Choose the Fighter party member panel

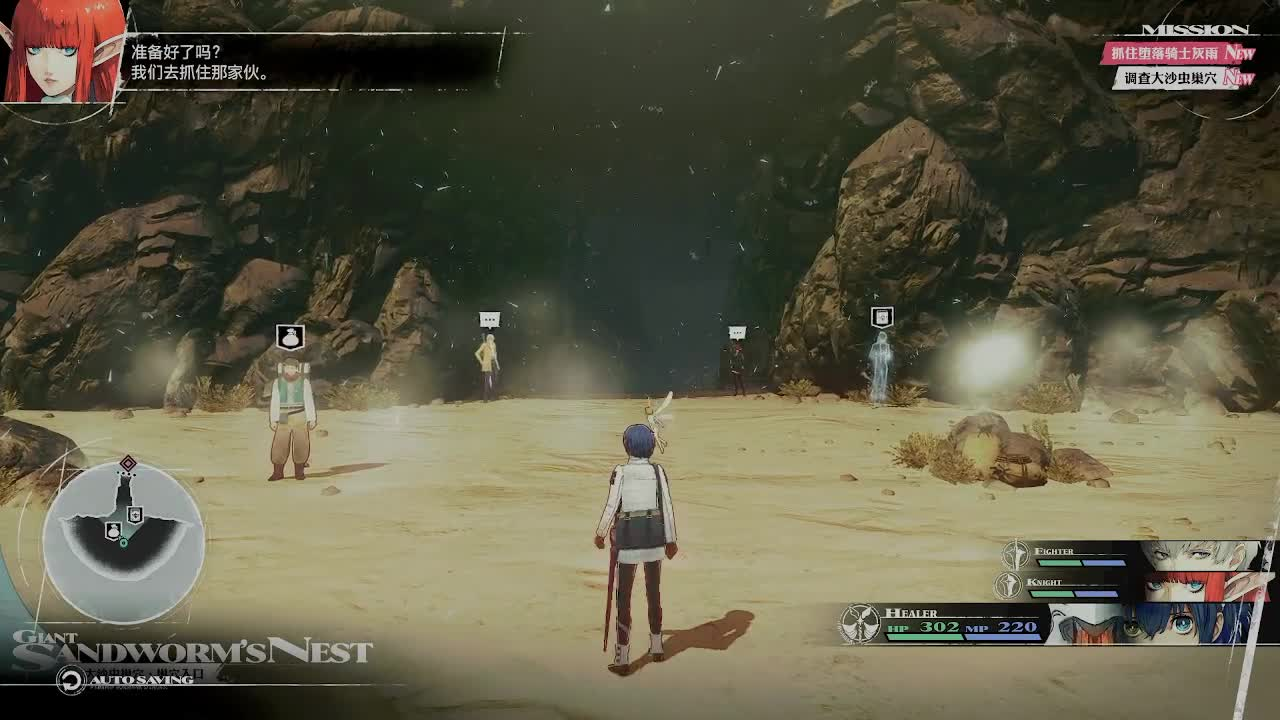click(1130, 554)
